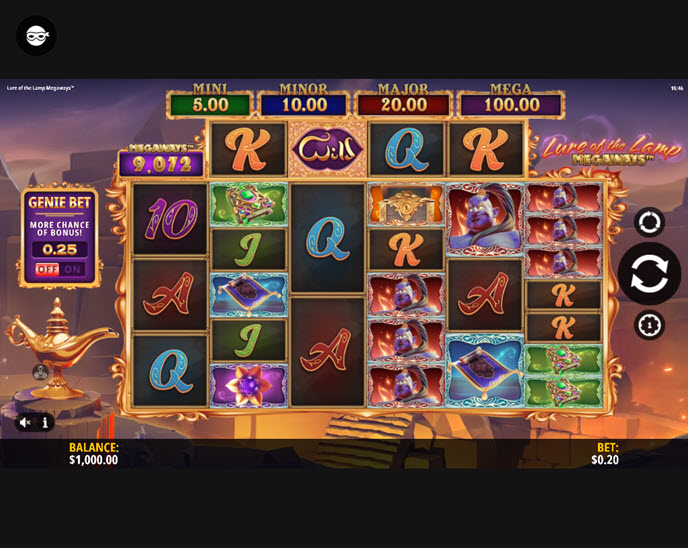The image size is (688, 548).
Task: Spin the reels with the large spin button
Action: click(649, 273)
